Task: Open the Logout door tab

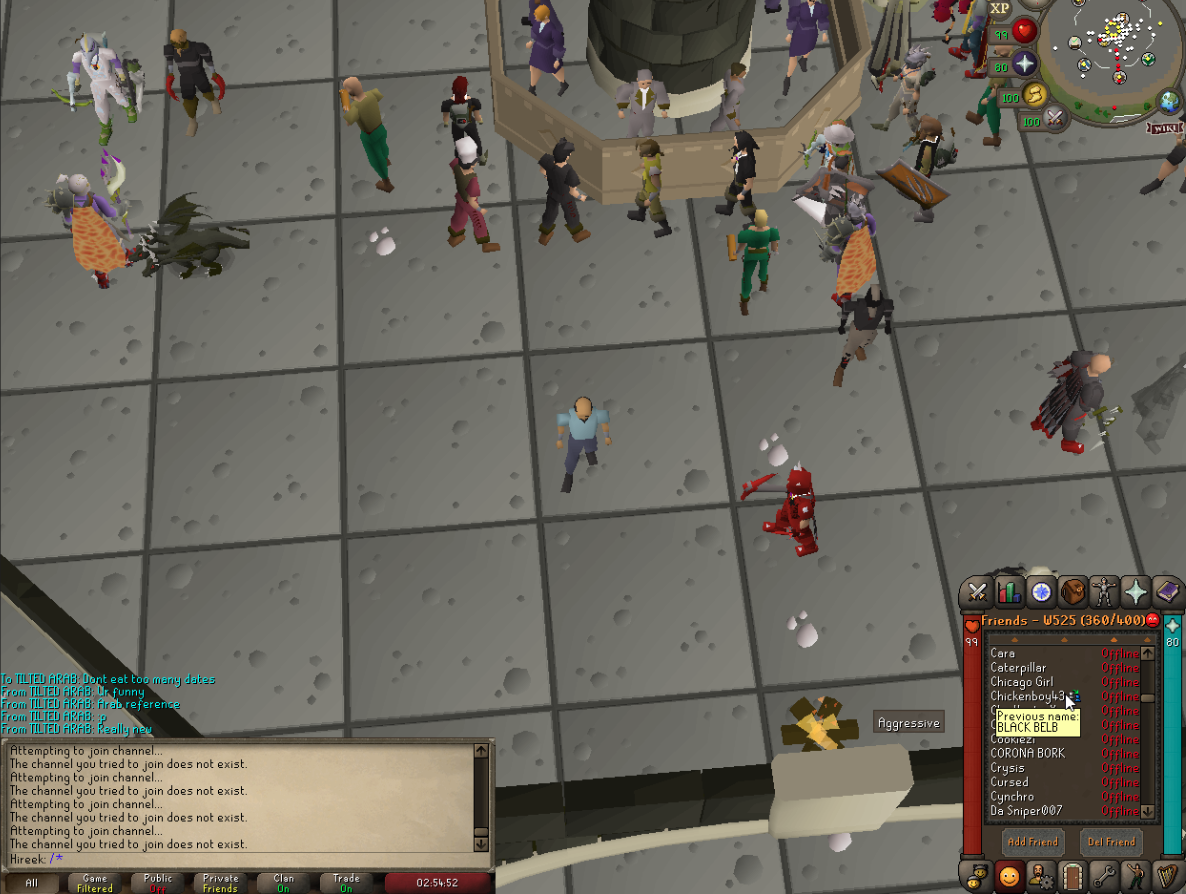Action: tap(1073, 877)
